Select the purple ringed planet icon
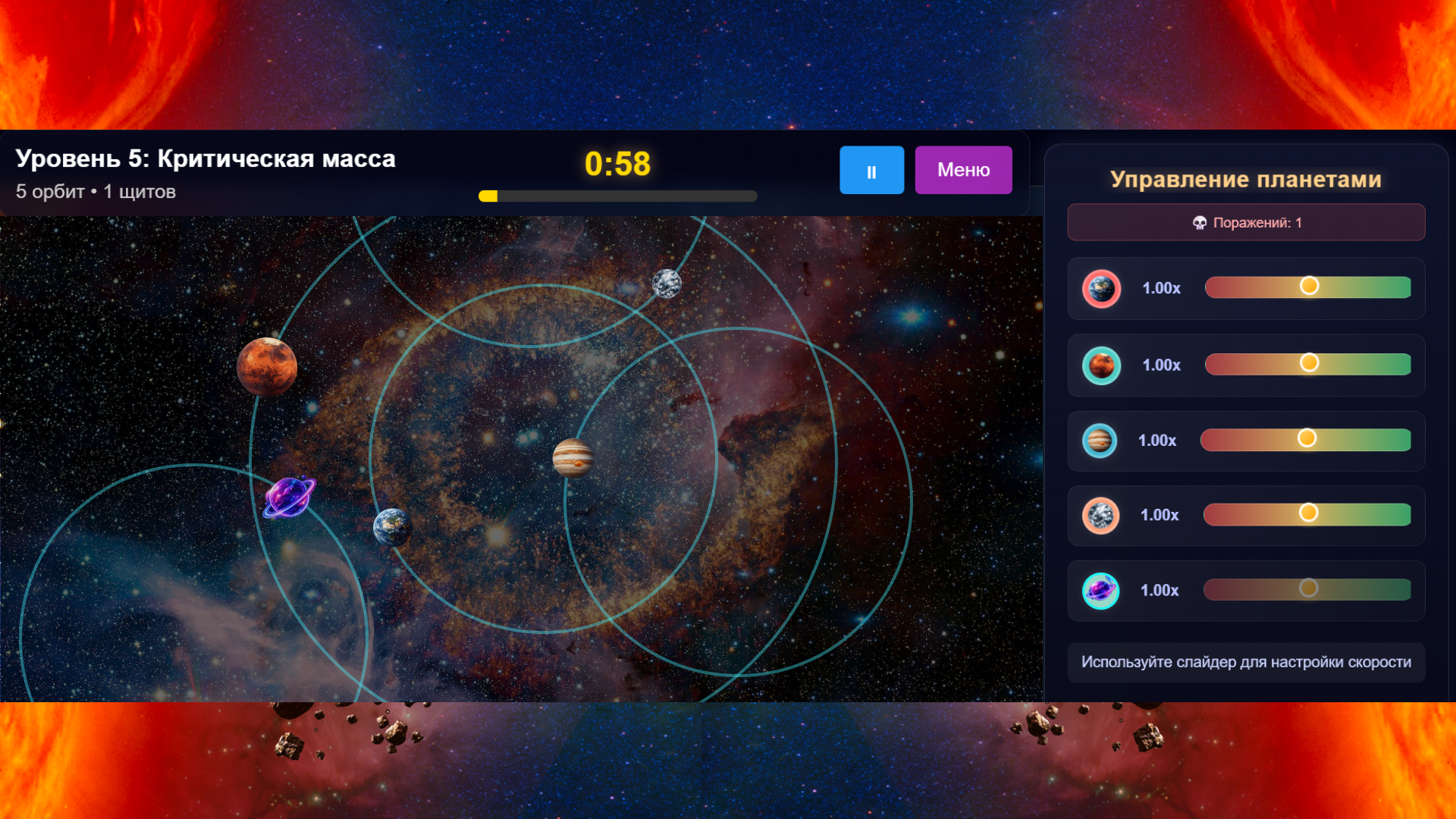 pos(1101,591)
